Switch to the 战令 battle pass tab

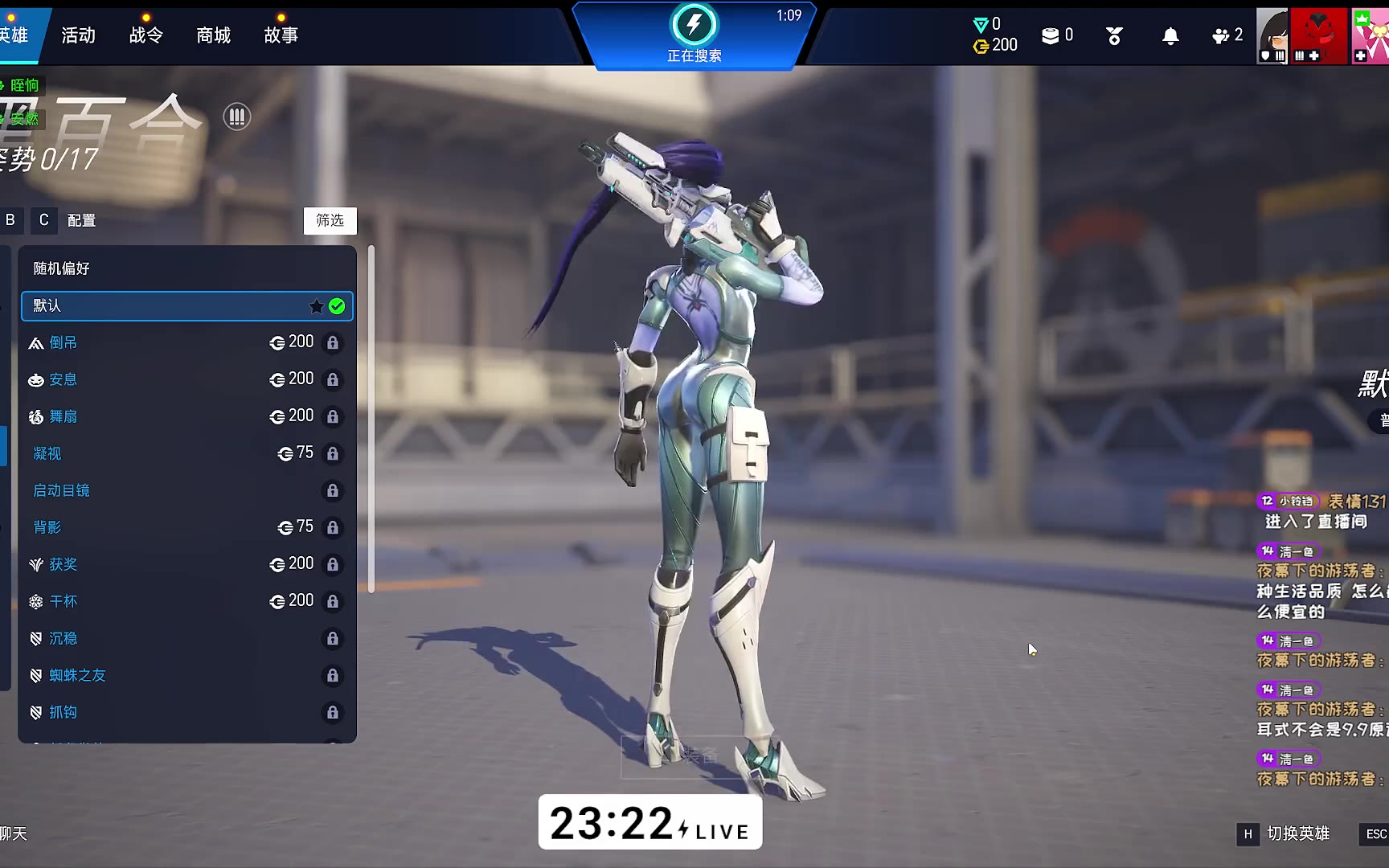[145, 35]
